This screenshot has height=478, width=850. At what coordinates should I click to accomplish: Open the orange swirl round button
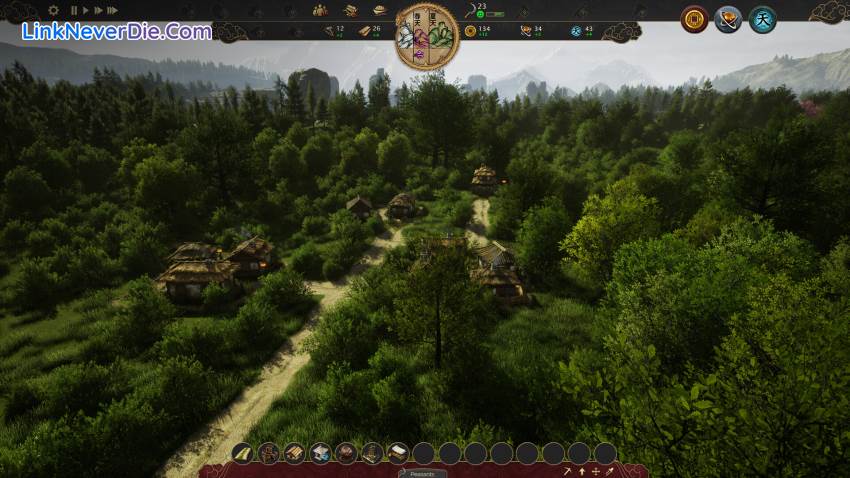pyautogui.click(x=728, y=19)
